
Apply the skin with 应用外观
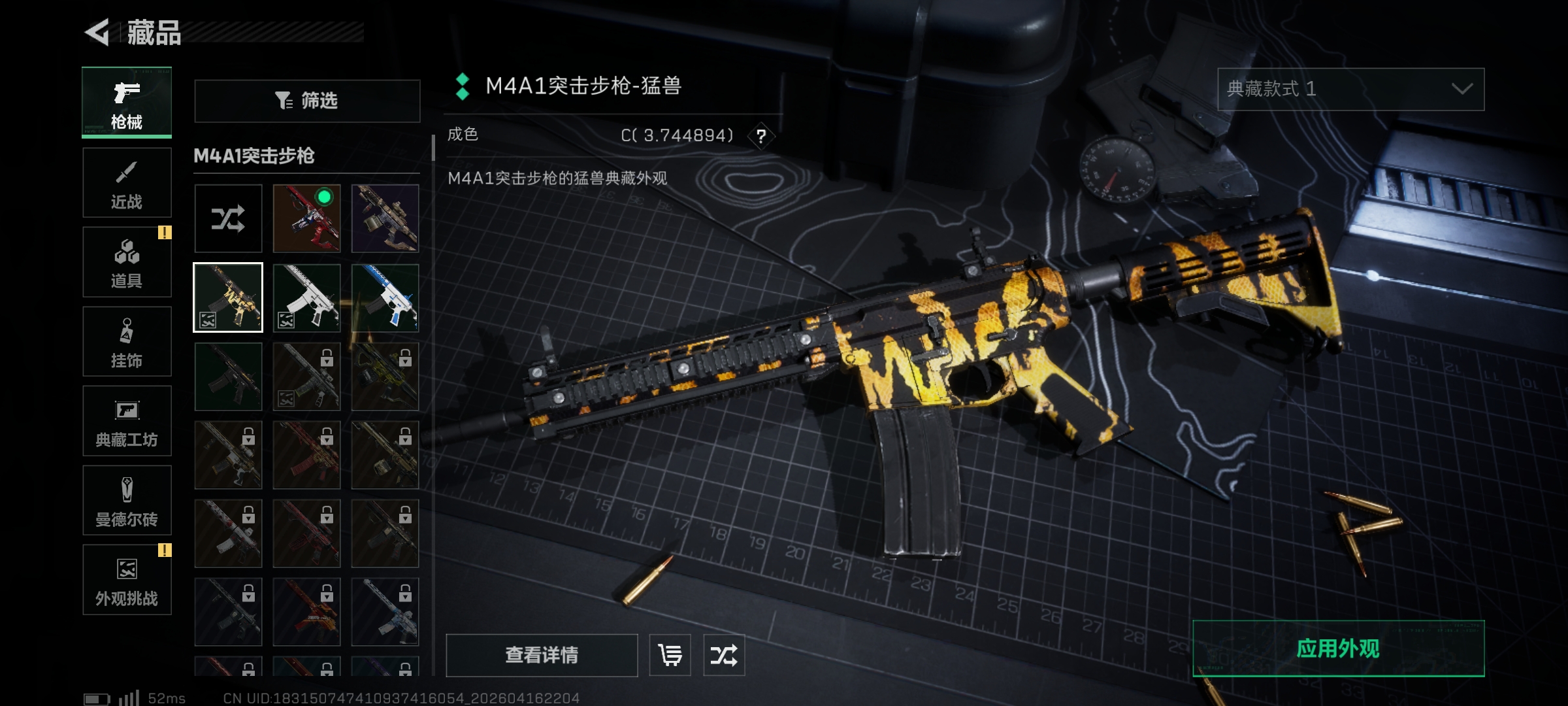pyautogui.click(x=1338, y=648)
